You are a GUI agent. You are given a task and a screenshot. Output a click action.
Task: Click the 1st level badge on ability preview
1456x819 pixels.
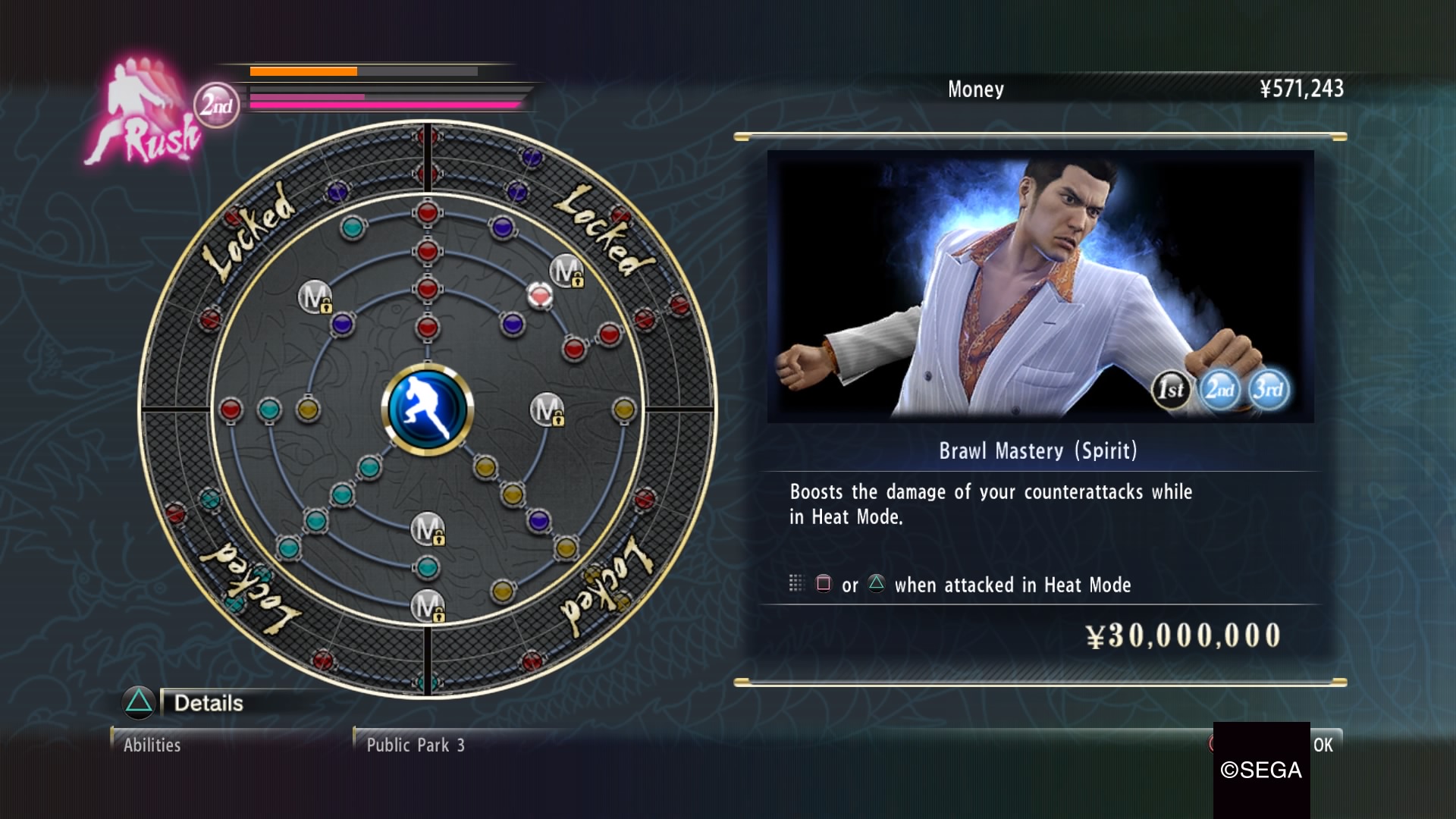pyautogui.click(x=1171, y=390)
